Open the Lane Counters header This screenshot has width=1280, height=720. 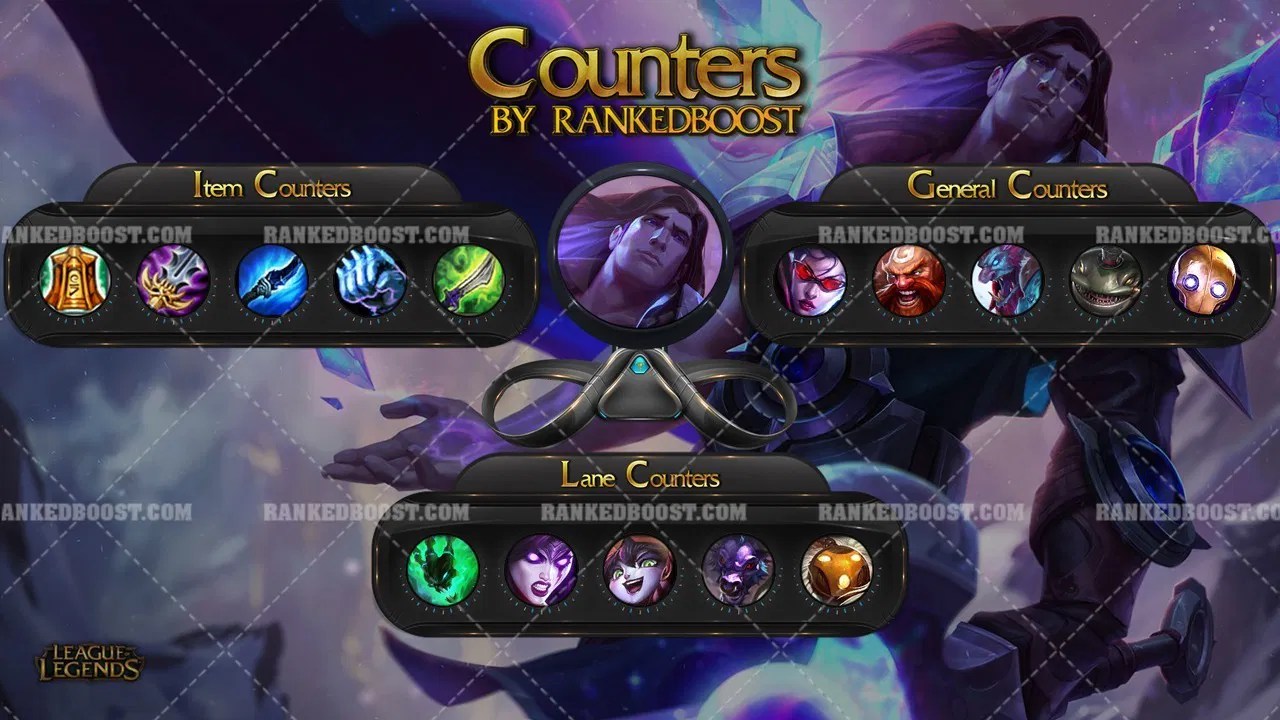click(x=640, y=476)
